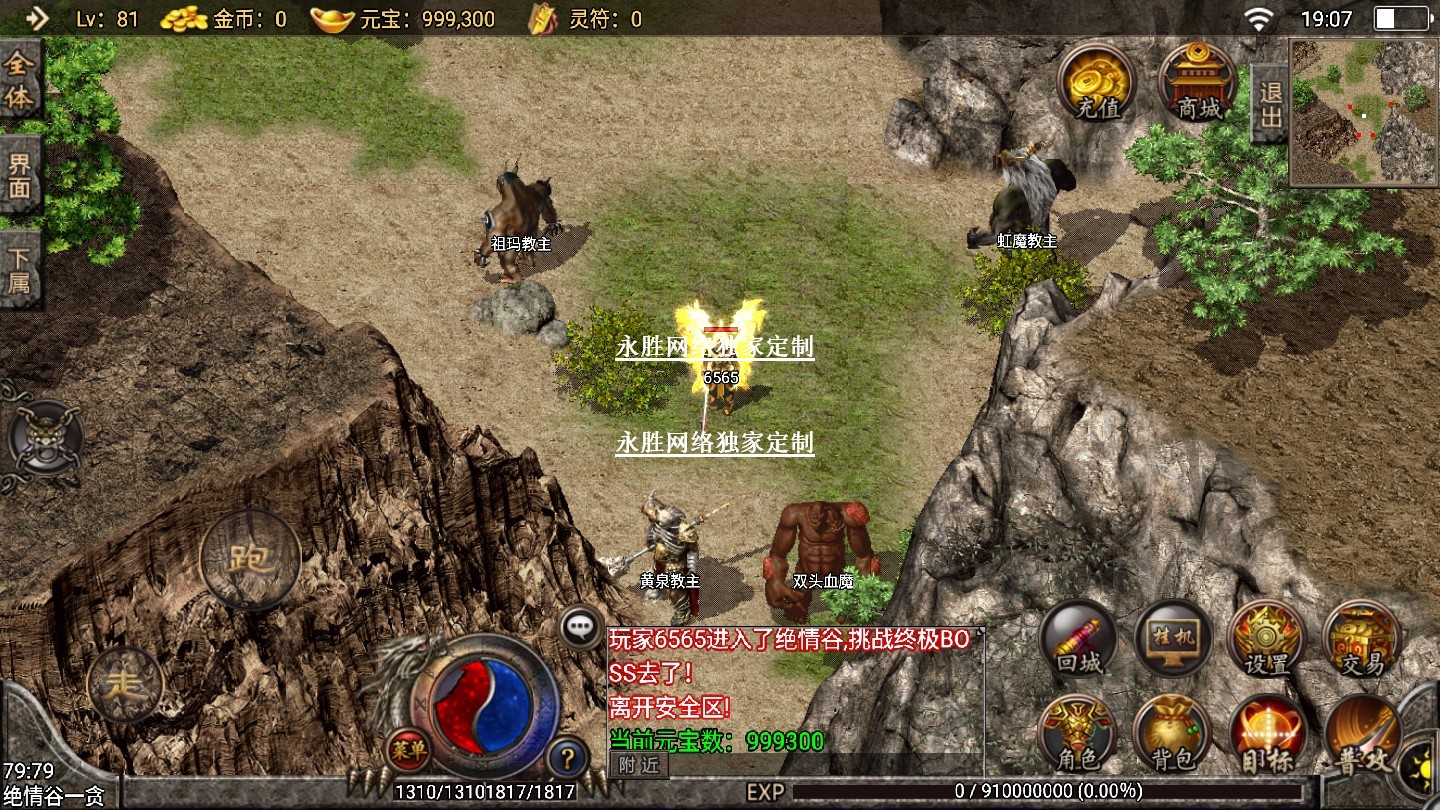Toggle the 跑 run button
This screenshot has width=1440, height=810.
click(x=250, y=560)
